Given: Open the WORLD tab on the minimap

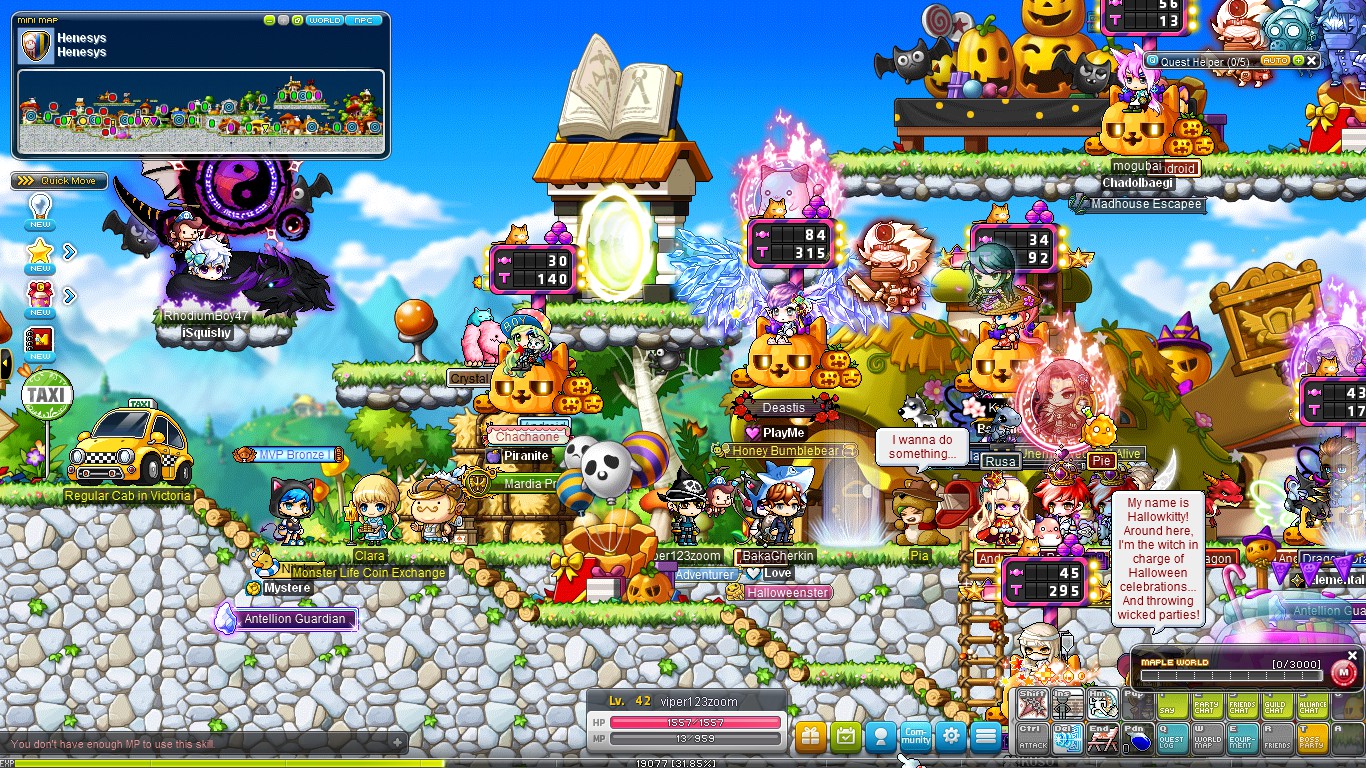Looking at the screenshot, I should pyautogui.click(x=326, y=20).
